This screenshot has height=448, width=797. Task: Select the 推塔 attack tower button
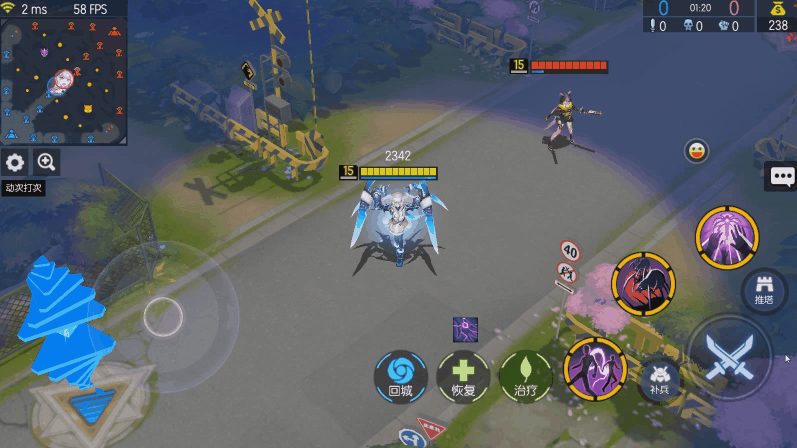[764, 289]
